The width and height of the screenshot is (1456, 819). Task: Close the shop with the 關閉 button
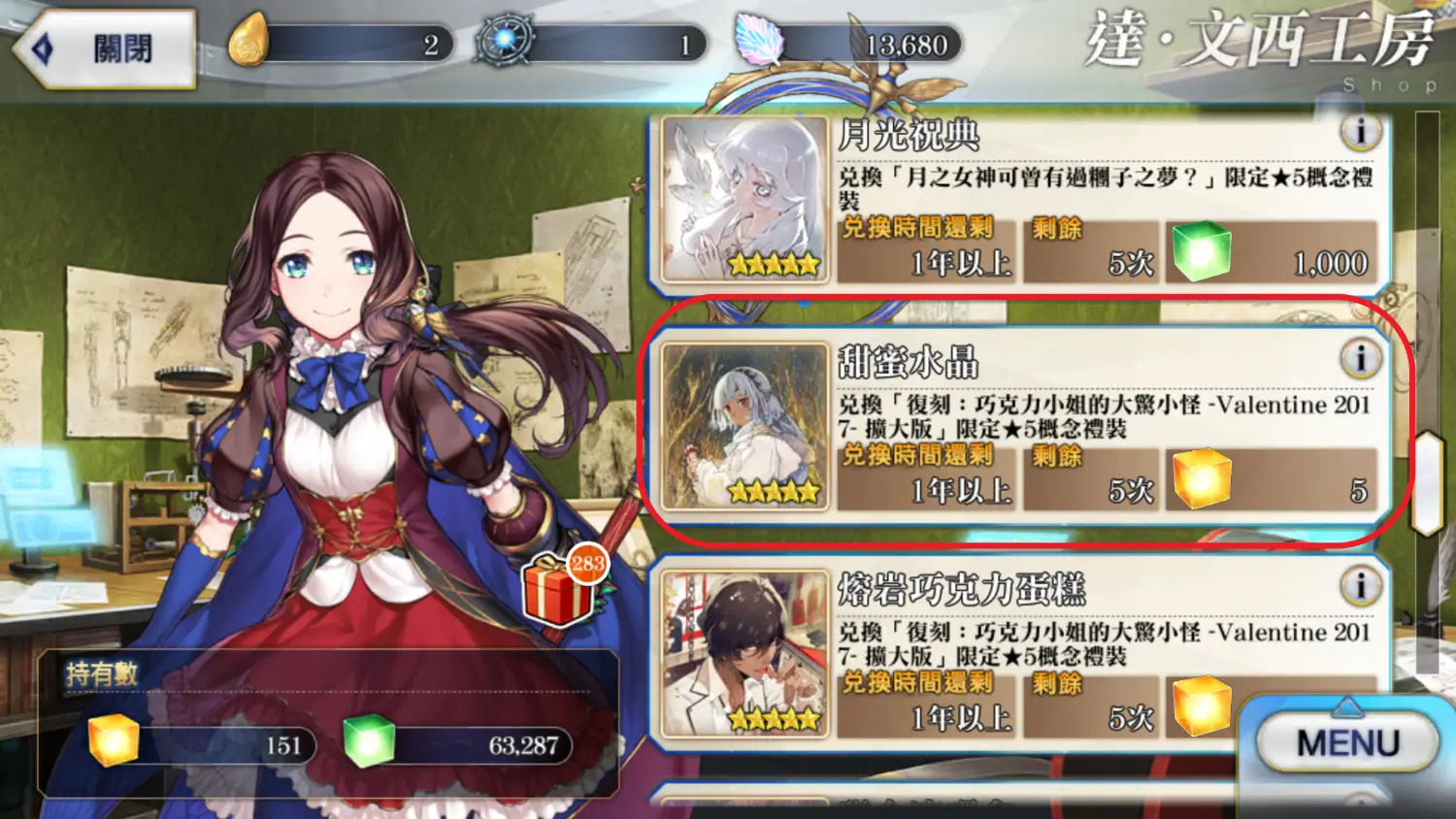point(105,49)
